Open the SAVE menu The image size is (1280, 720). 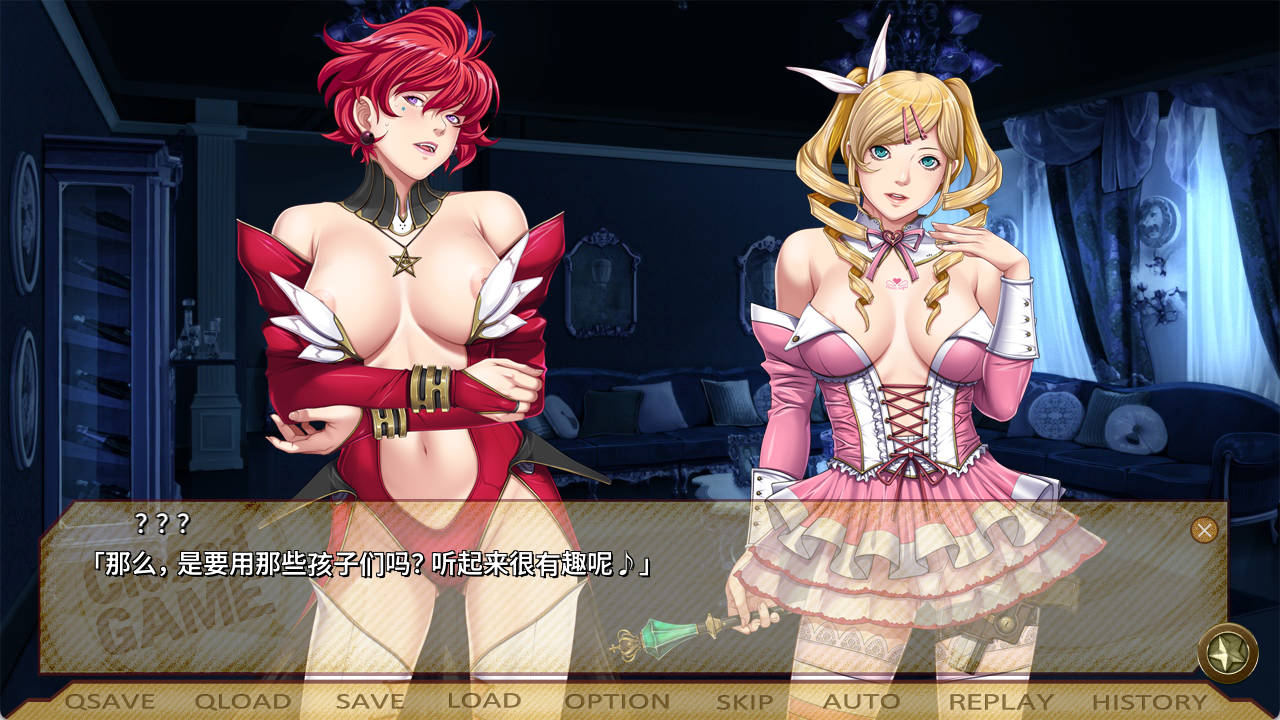(370, 702)
